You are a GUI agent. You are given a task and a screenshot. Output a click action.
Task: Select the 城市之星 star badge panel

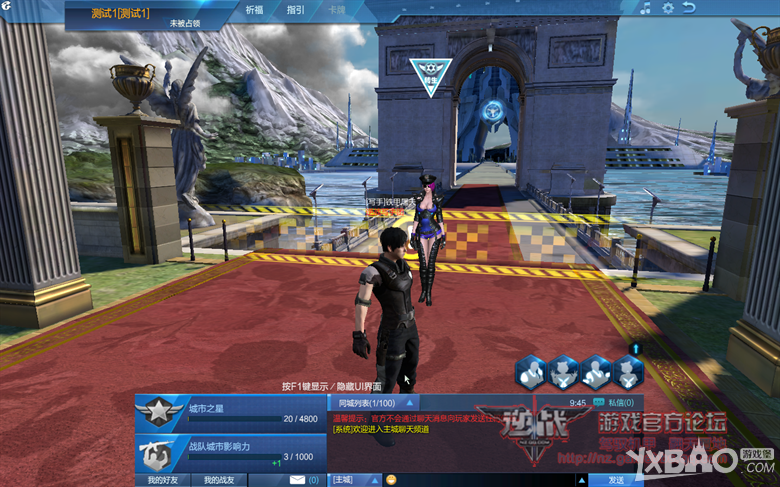pos(230,410)
